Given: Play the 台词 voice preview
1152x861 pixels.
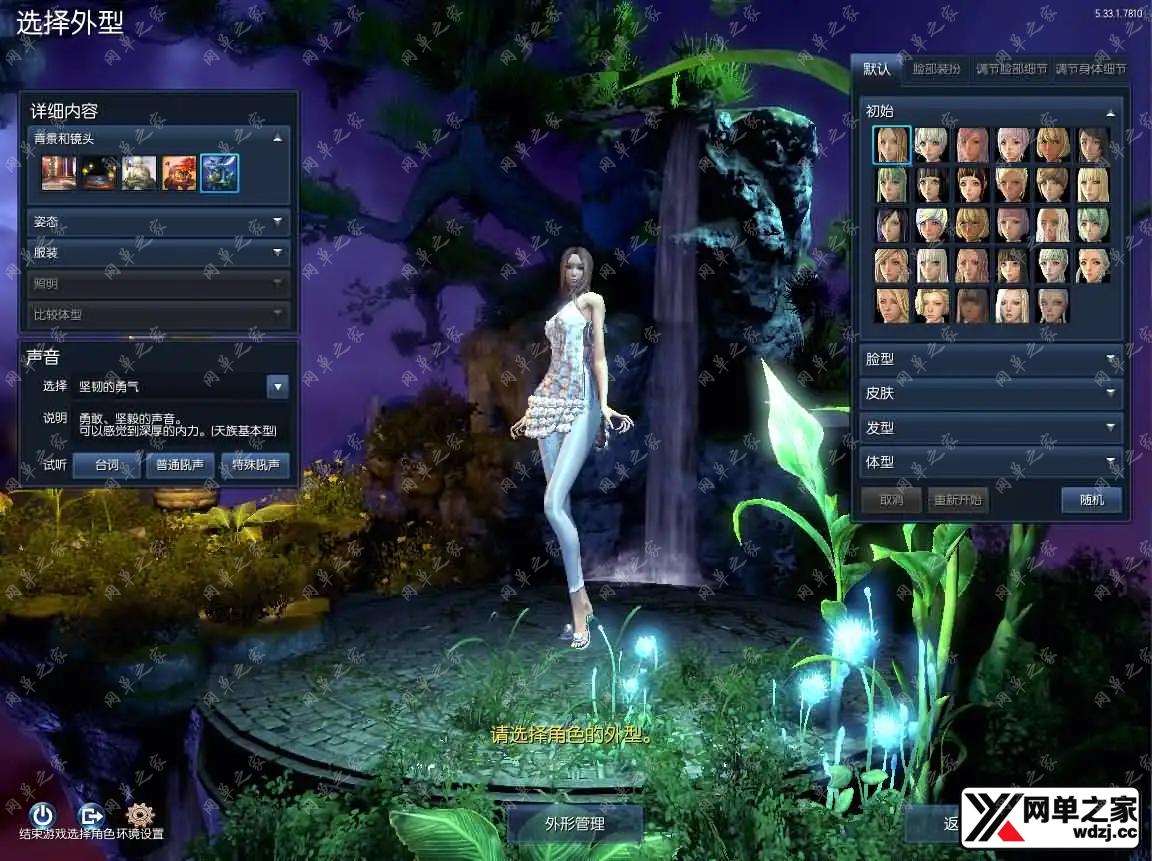Looking at the screenshot, I should (x=106, y=465).
